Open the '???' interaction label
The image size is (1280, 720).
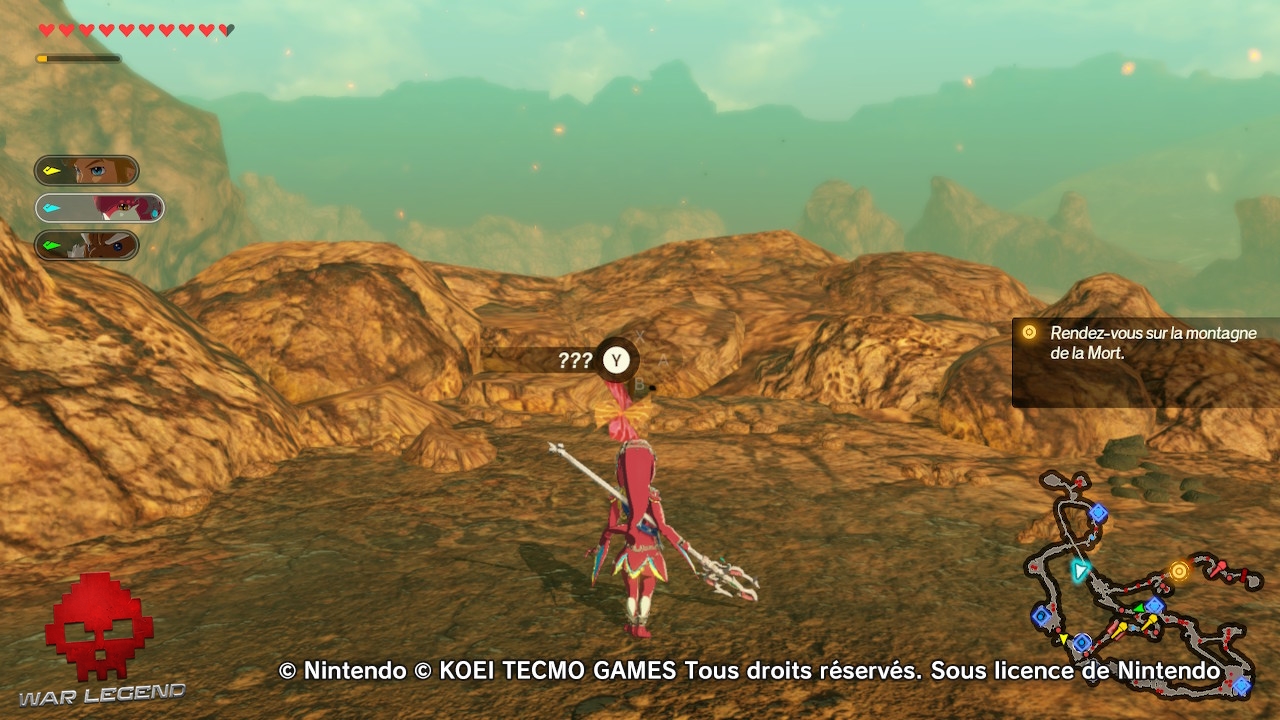pos(575,359)
